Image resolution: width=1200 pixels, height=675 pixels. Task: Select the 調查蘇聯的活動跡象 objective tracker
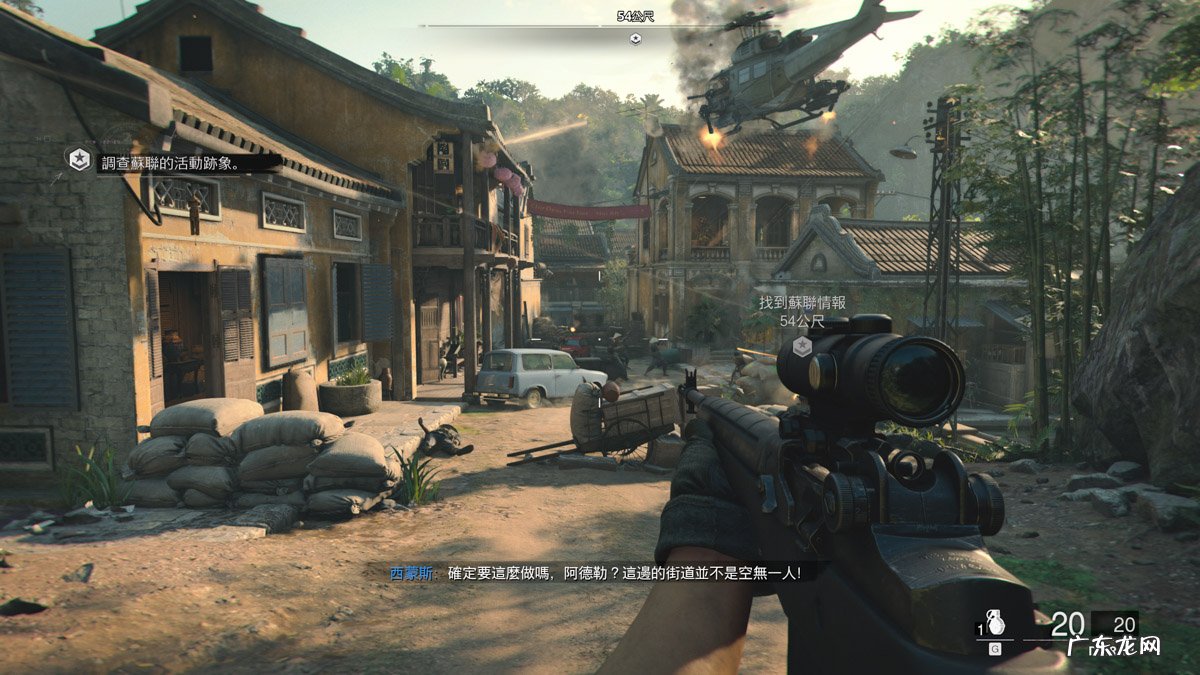tap(168, 162)
